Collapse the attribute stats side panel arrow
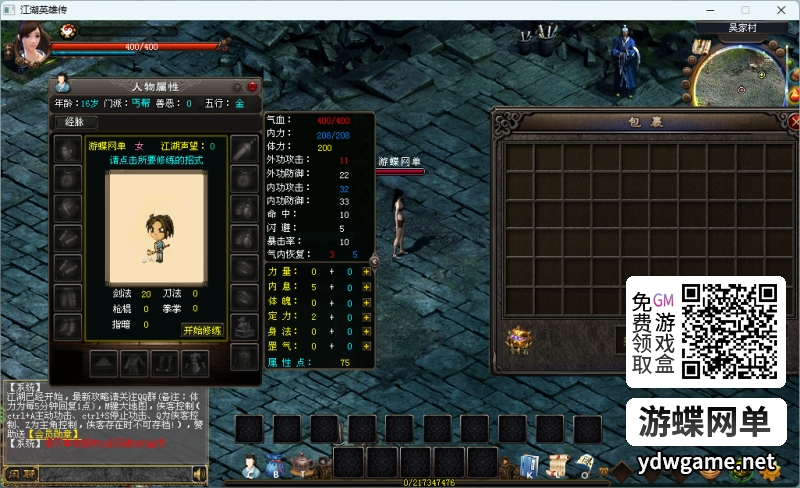The height and width of the screenshot is (488, 800). click(x=374, y=261)
